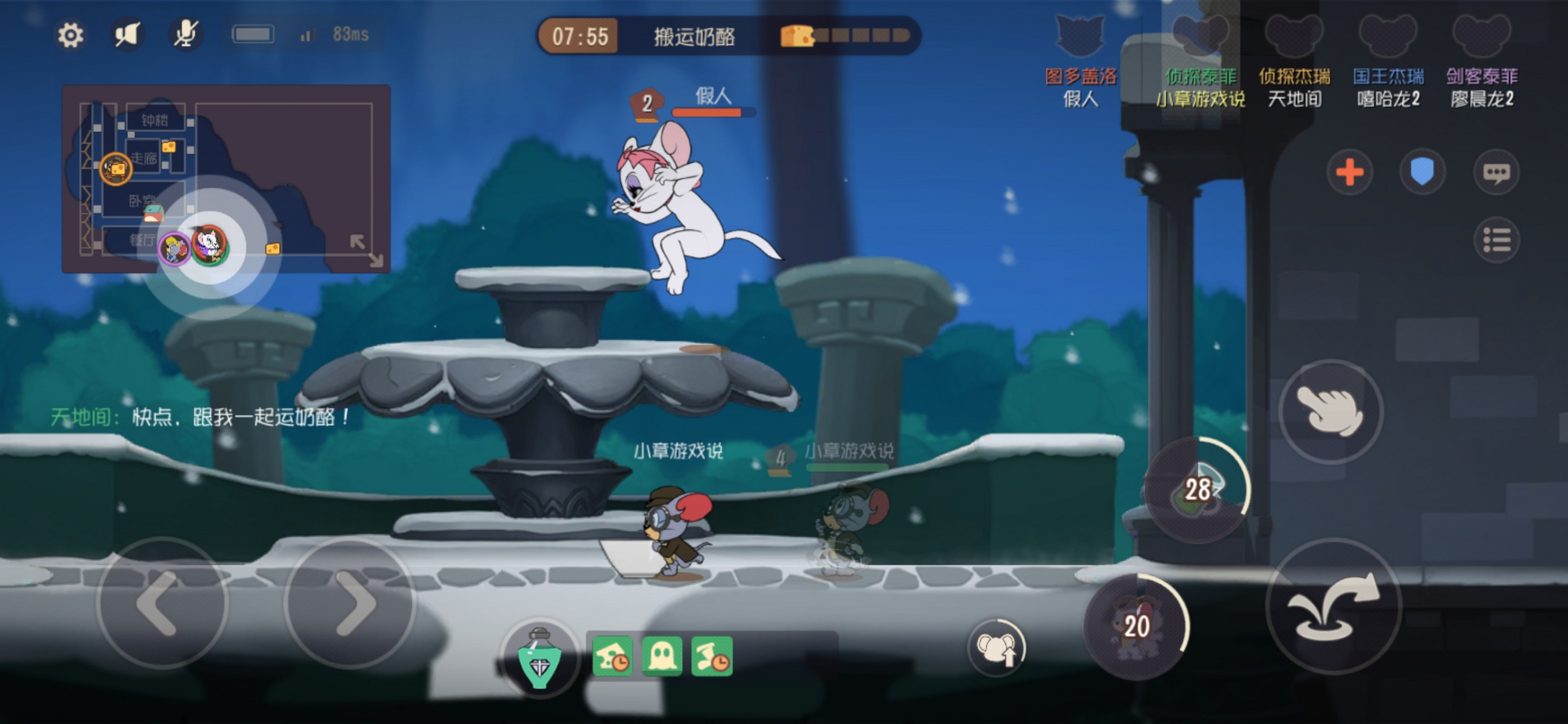1568x724 pixels.
Task: Open the chat speech bubble
Action: (x=1496, y=173)
